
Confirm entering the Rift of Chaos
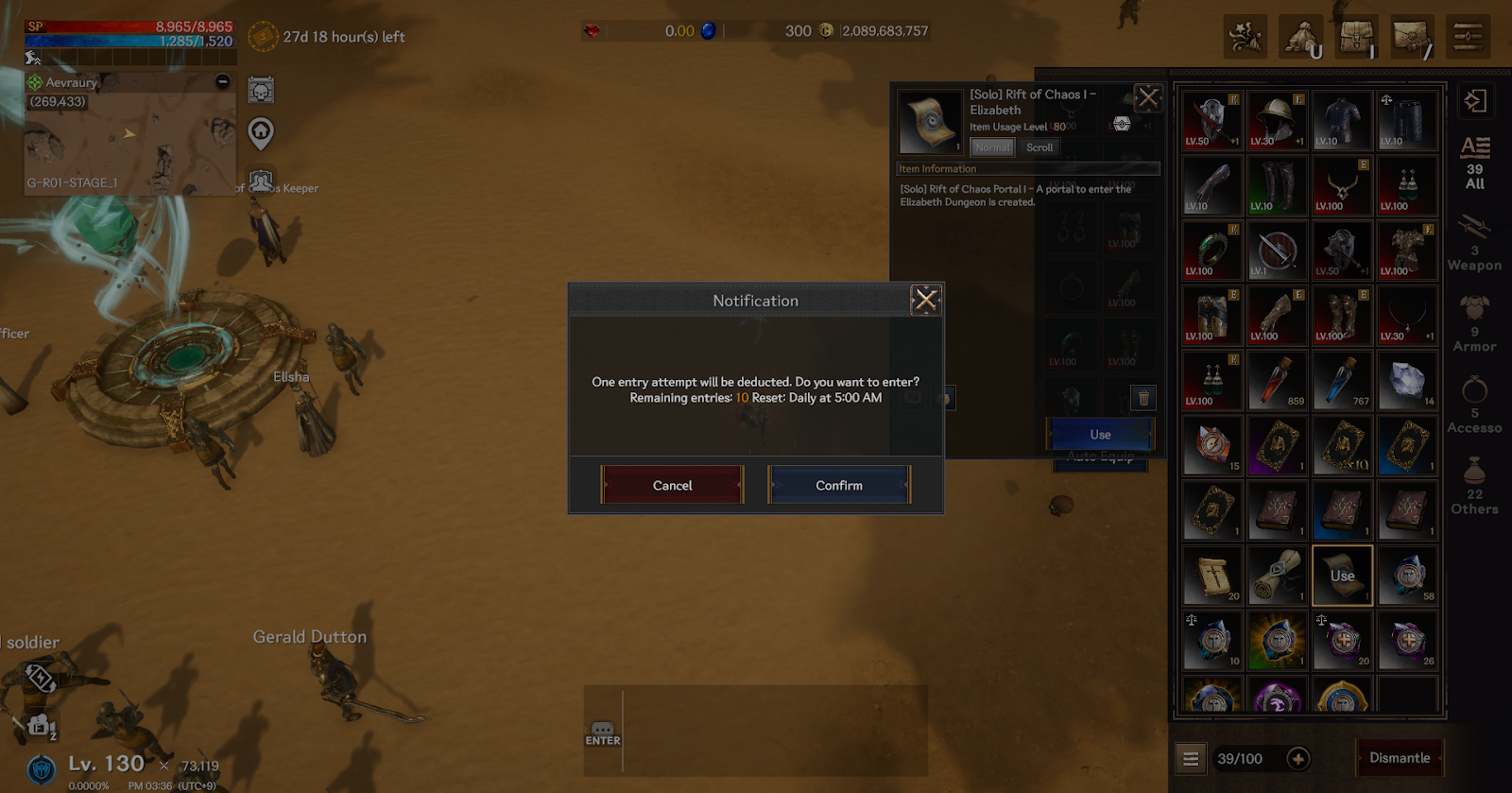[838, 485]
